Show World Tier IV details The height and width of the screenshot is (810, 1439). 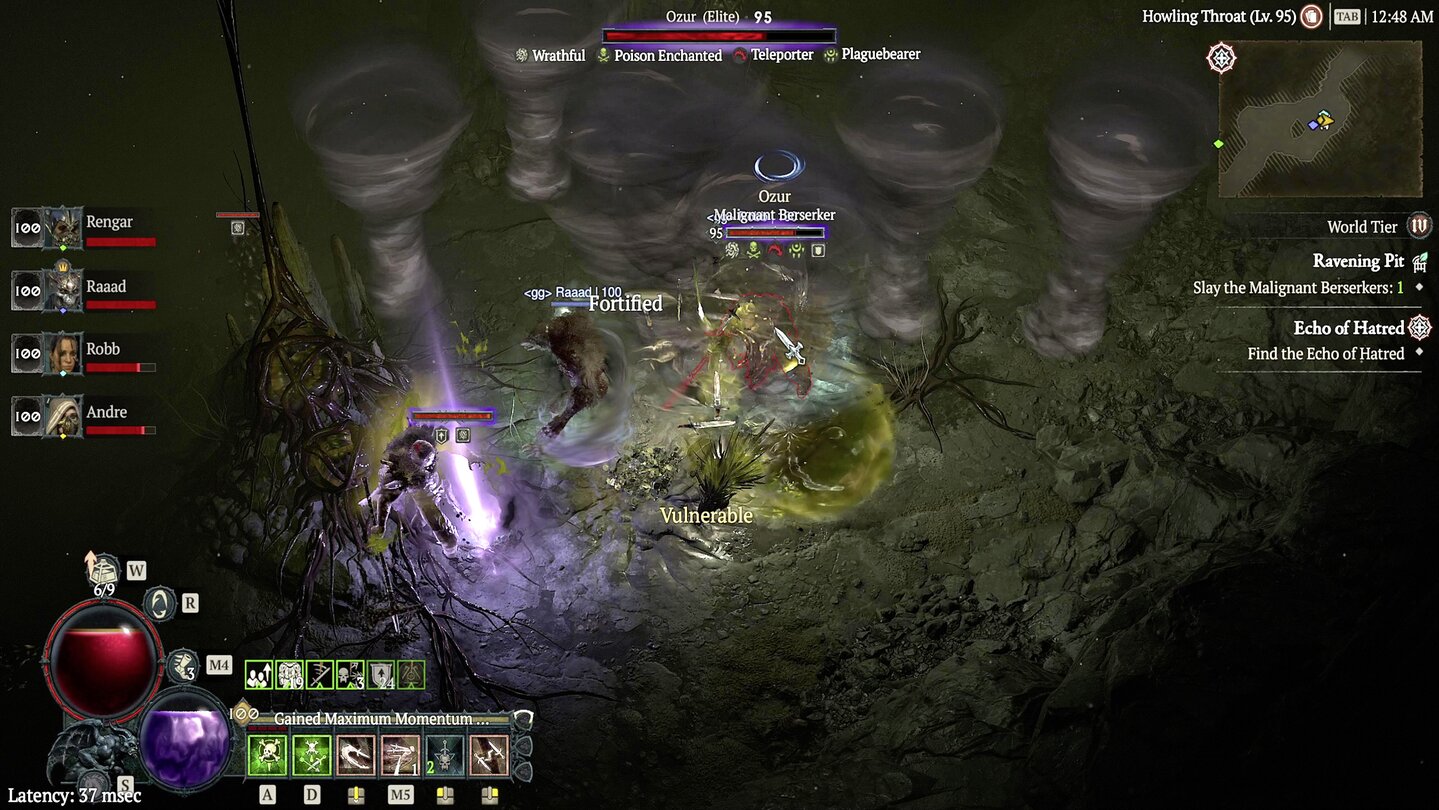1419,226
